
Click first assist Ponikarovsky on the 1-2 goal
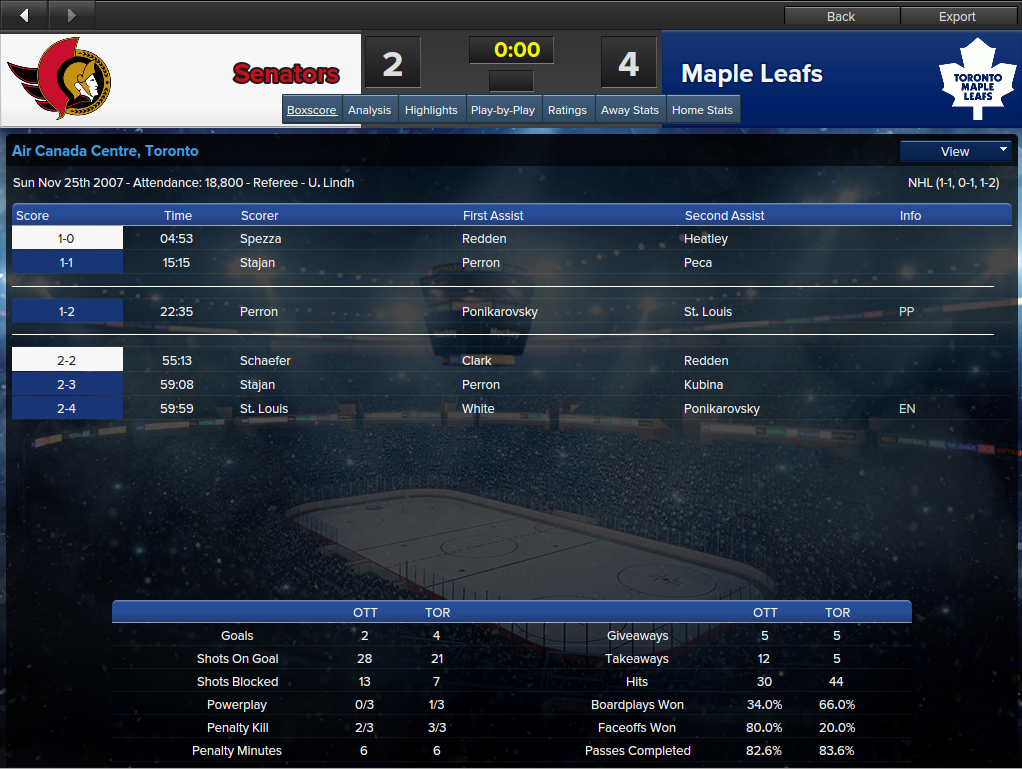click(500, 311)
